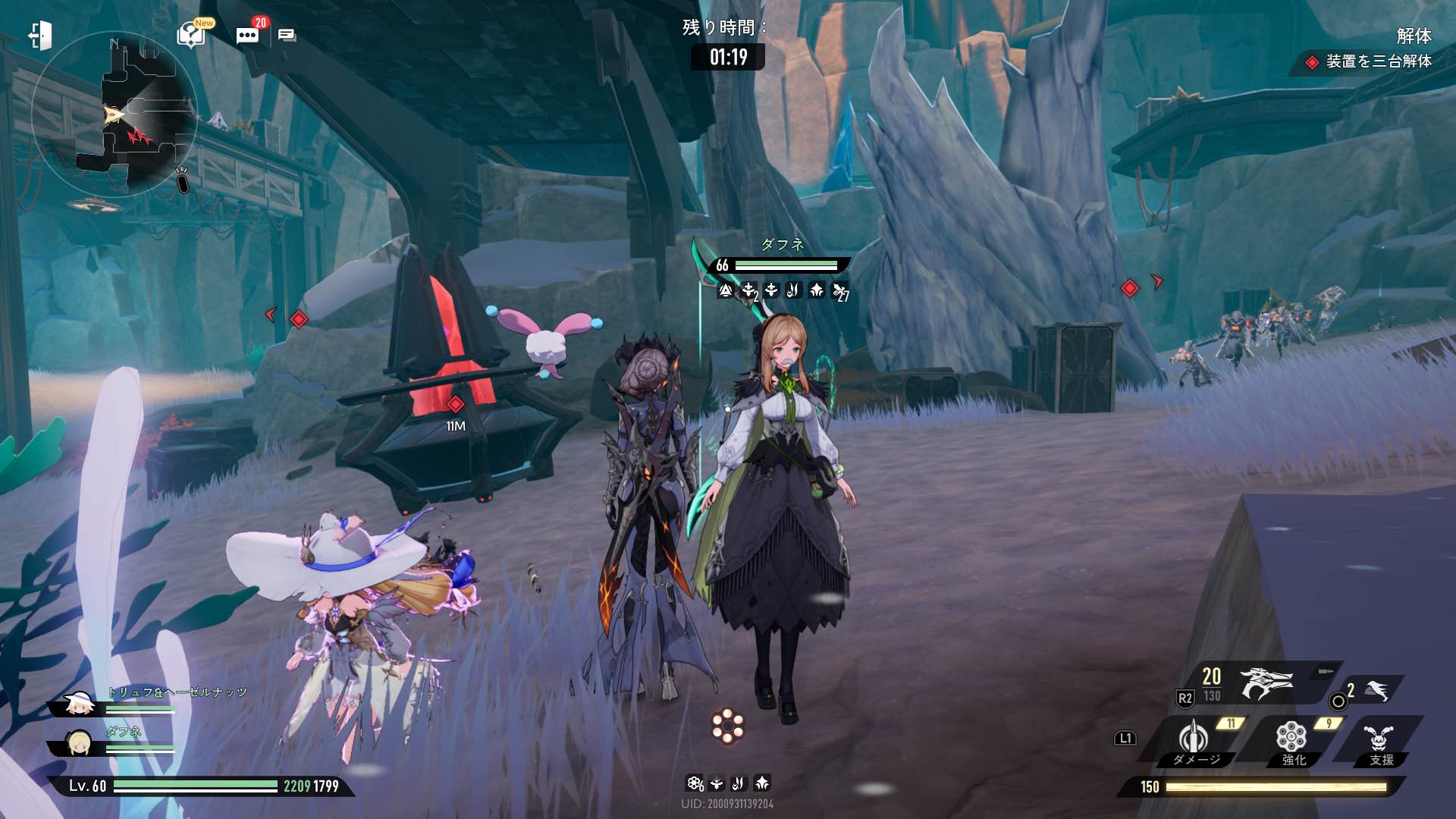Open chat with 20 unread messages
The image size is (1456, 819).
[247, 35]
